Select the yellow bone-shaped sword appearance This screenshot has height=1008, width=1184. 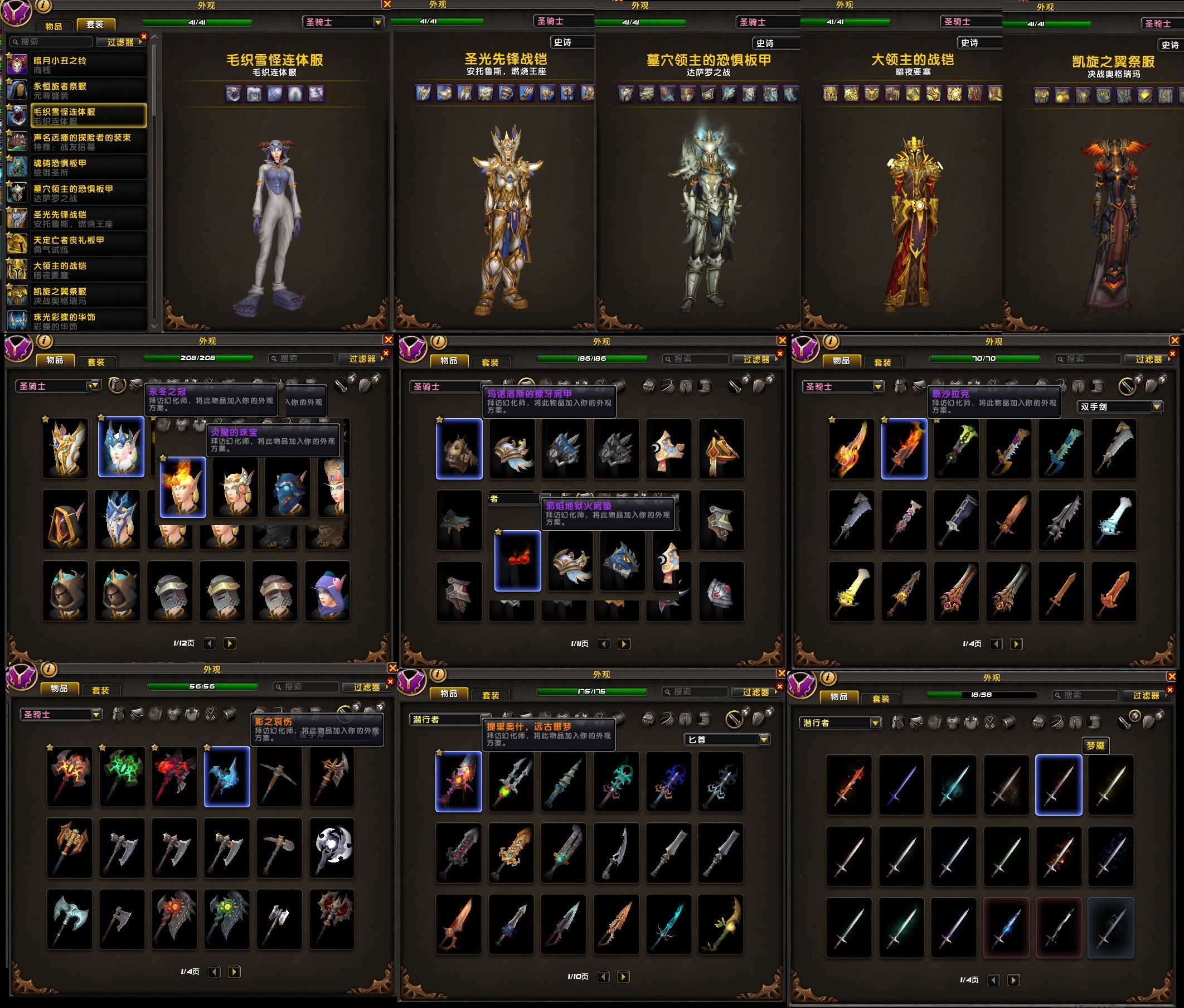[851, 591]
